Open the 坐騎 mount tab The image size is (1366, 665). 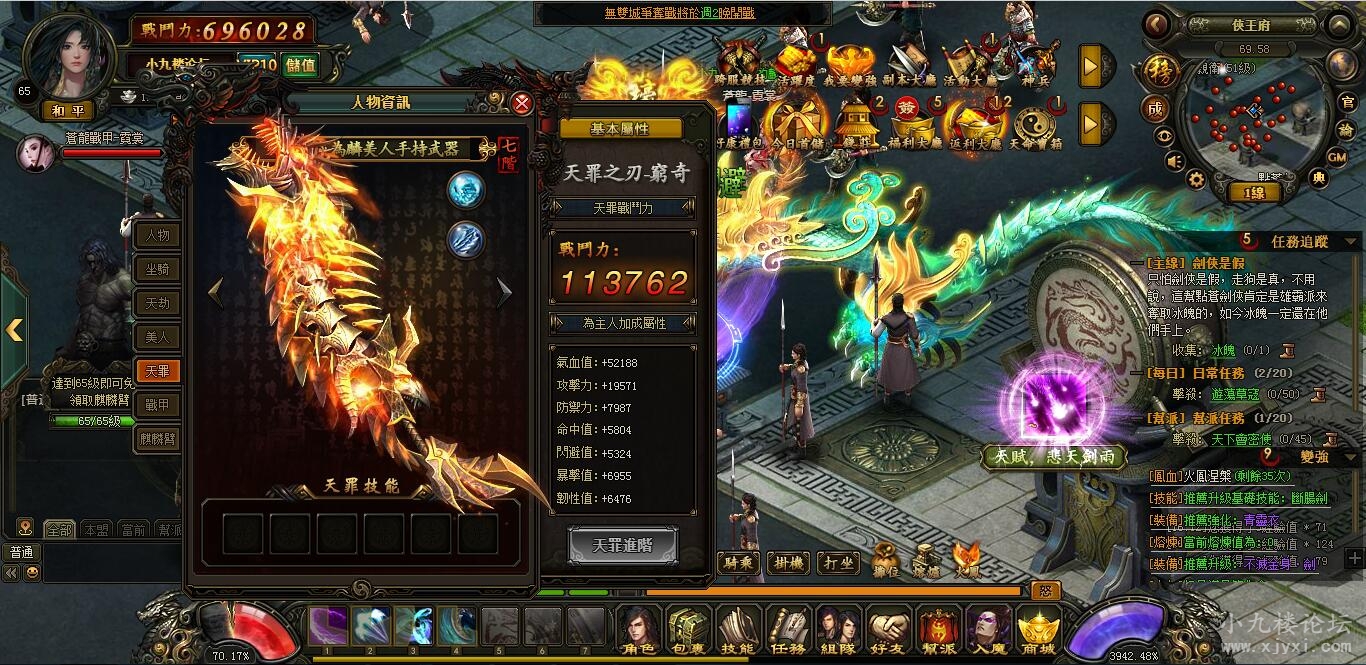[x=158, y=270]
